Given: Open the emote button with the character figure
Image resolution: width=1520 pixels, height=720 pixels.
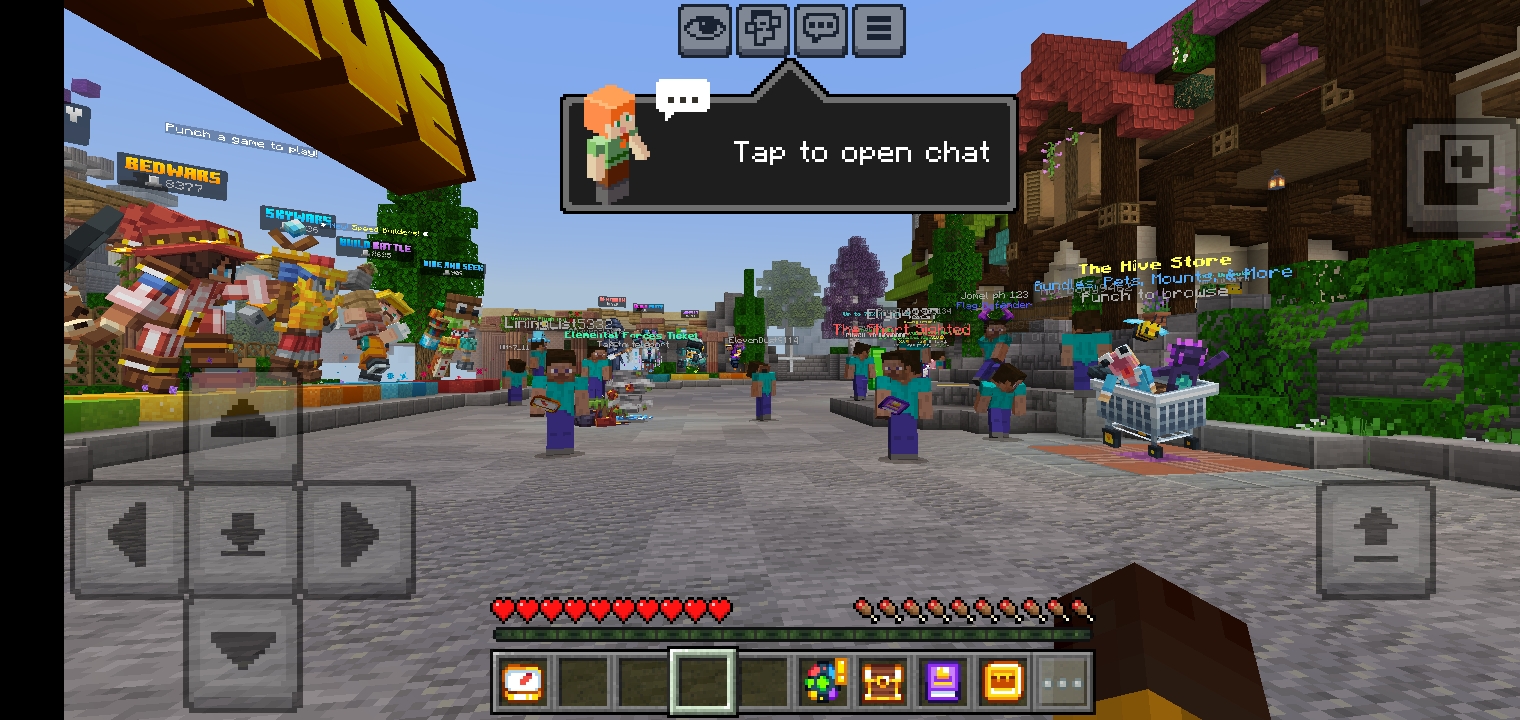Looking at the screenshot, I should [763, 29].
